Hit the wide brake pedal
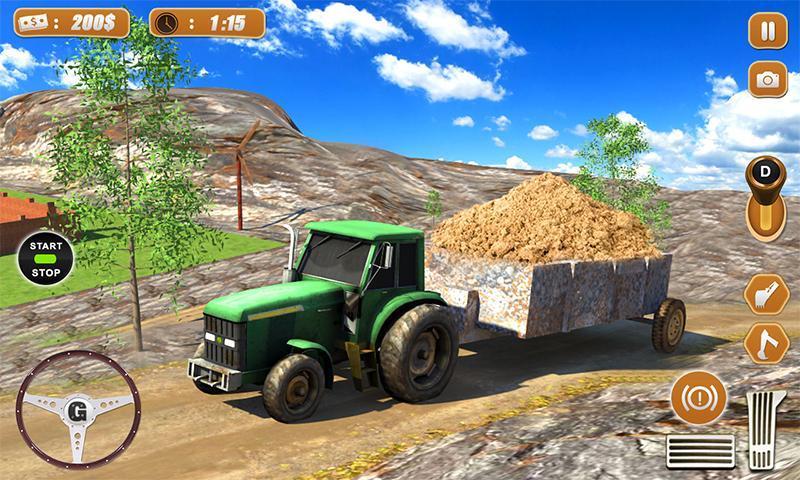 (x=700, y=451)
